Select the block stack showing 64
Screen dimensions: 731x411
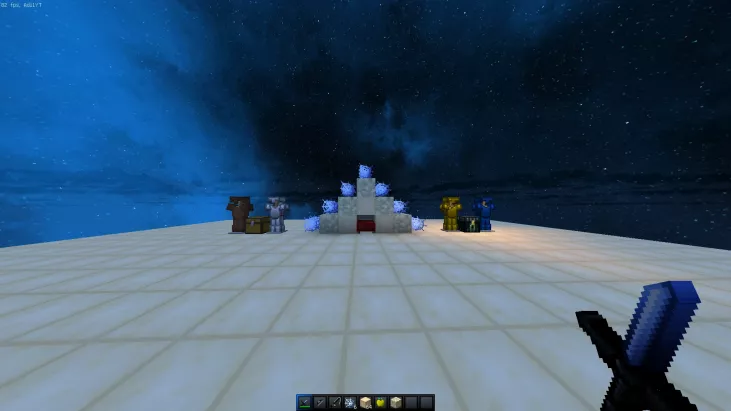(x=365, y=402)
